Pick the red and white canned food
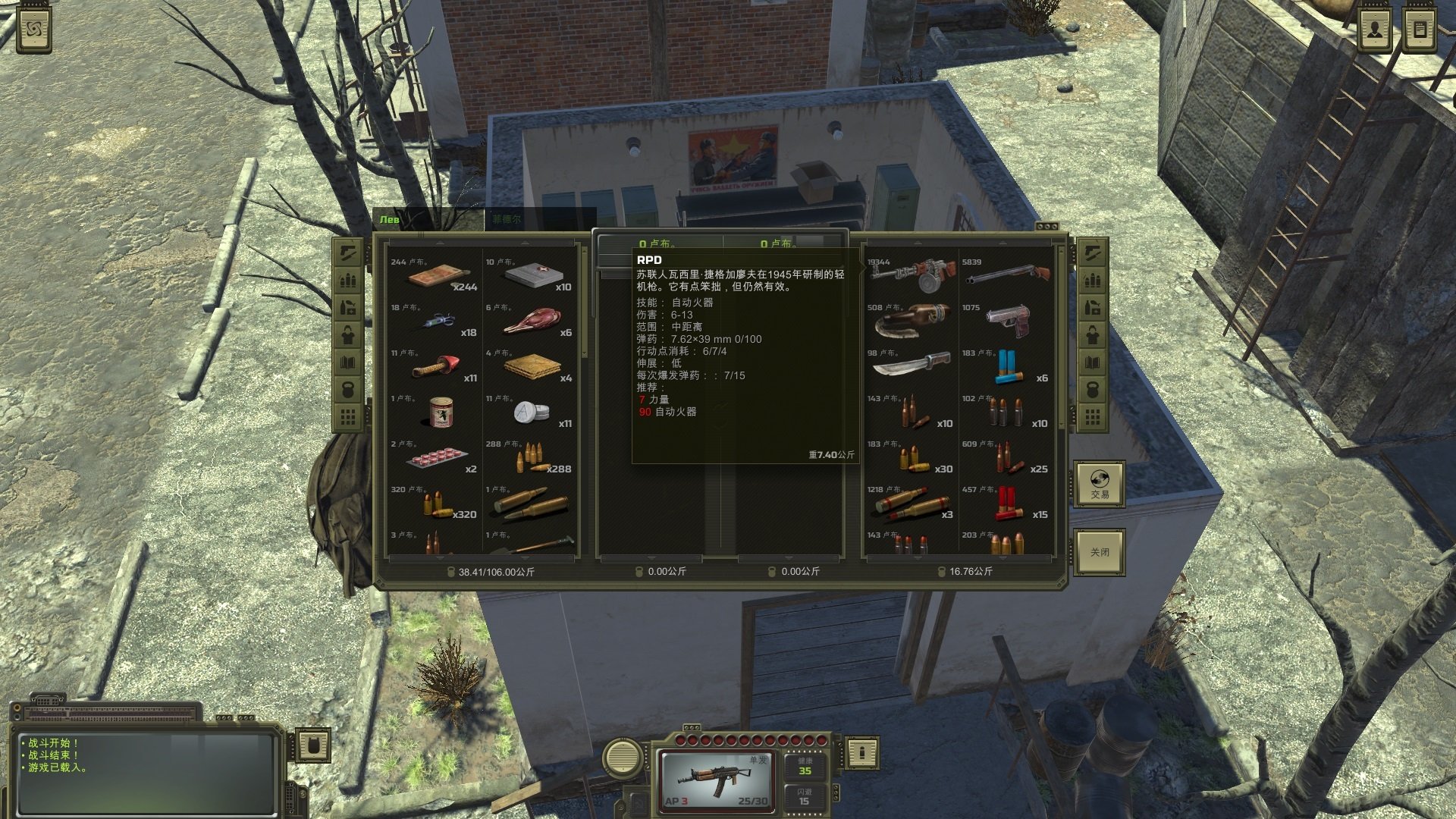This screenshot has width=1456, height=819. (x=440, y=413)
